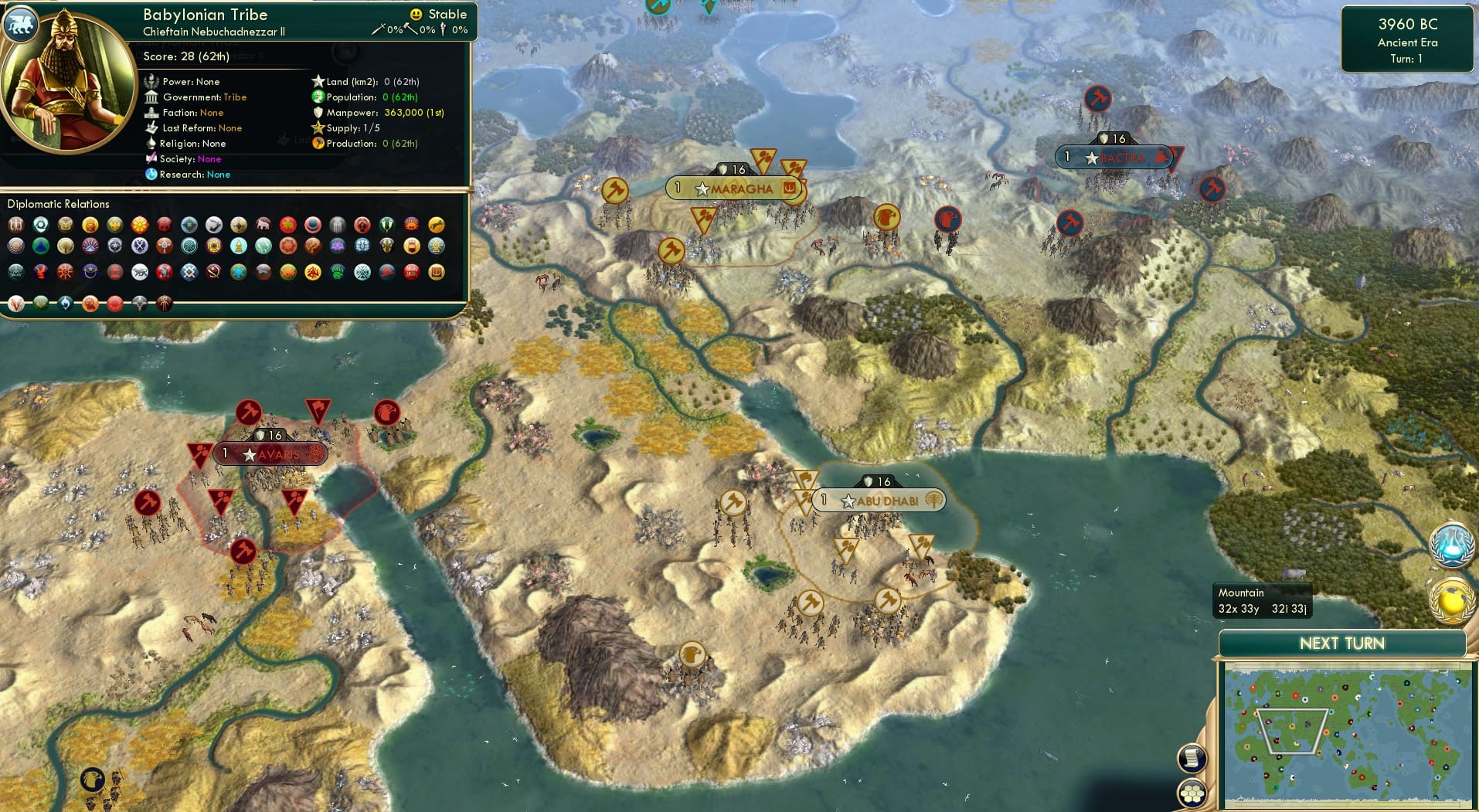Click the Government pillar icon
Image resolution: width=1479 pixels, height=812 pixels.
click(x=151, y=97)
